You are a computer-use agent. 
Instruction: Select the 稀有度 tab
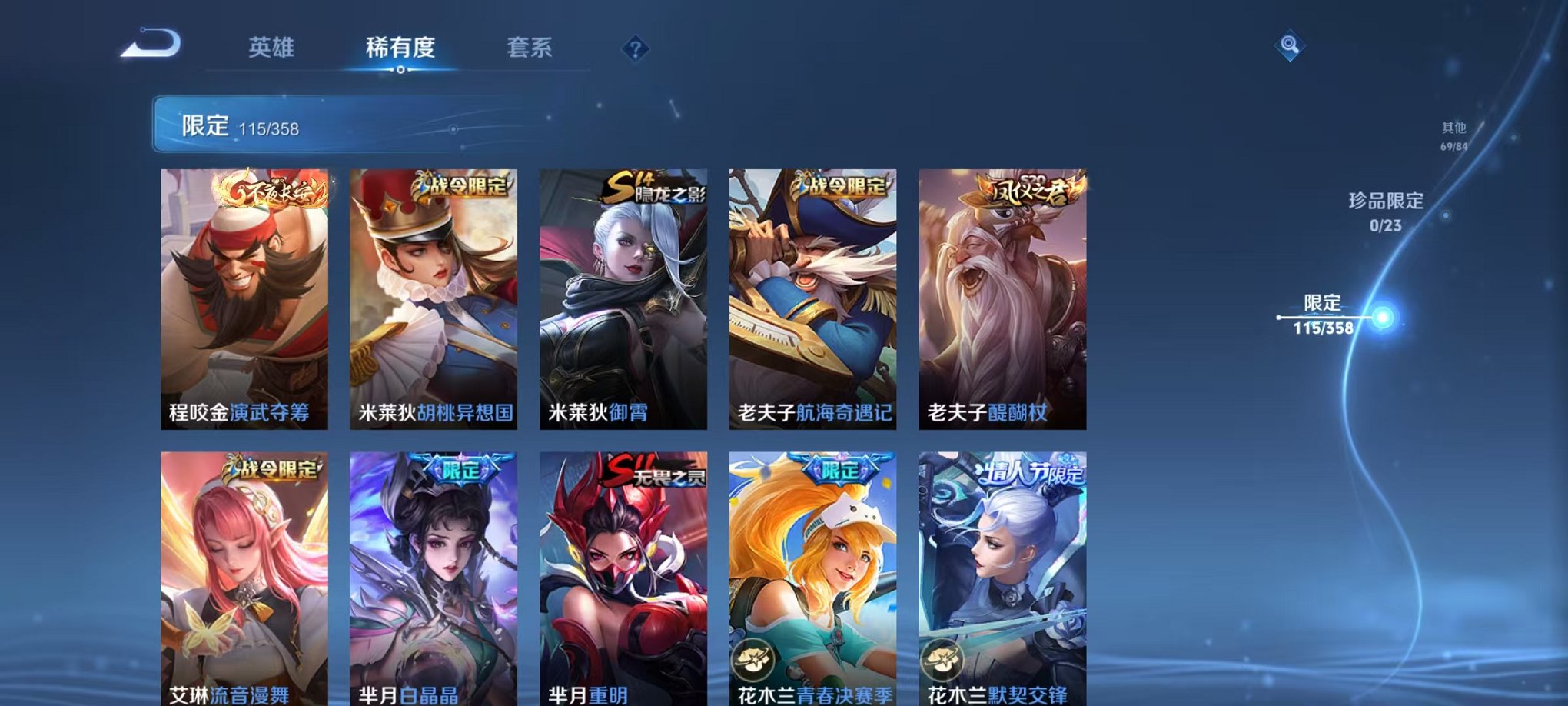coord(400,46)
